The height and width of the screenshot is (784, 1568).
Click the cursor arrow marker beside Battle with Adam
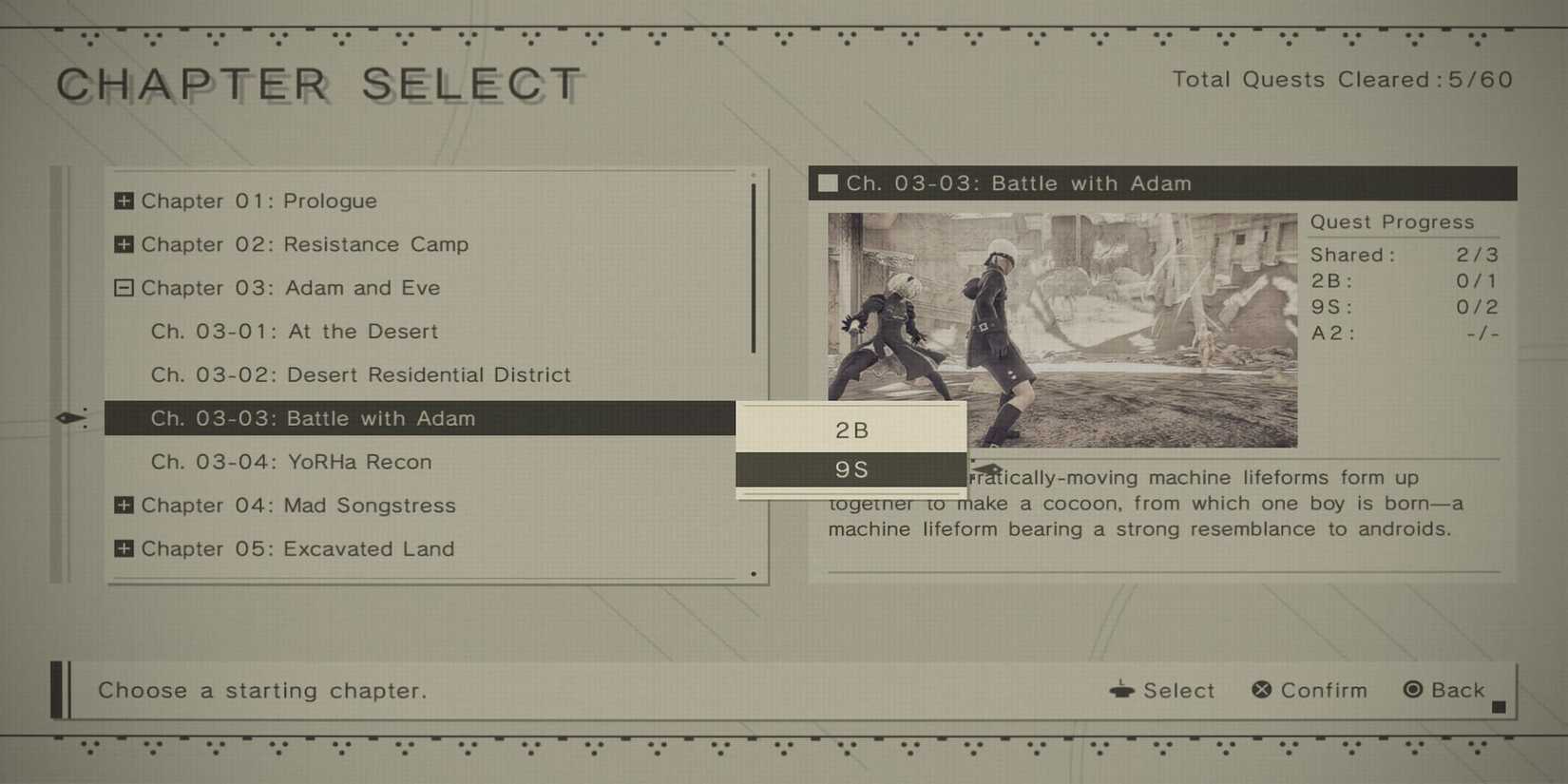point(71,418)
